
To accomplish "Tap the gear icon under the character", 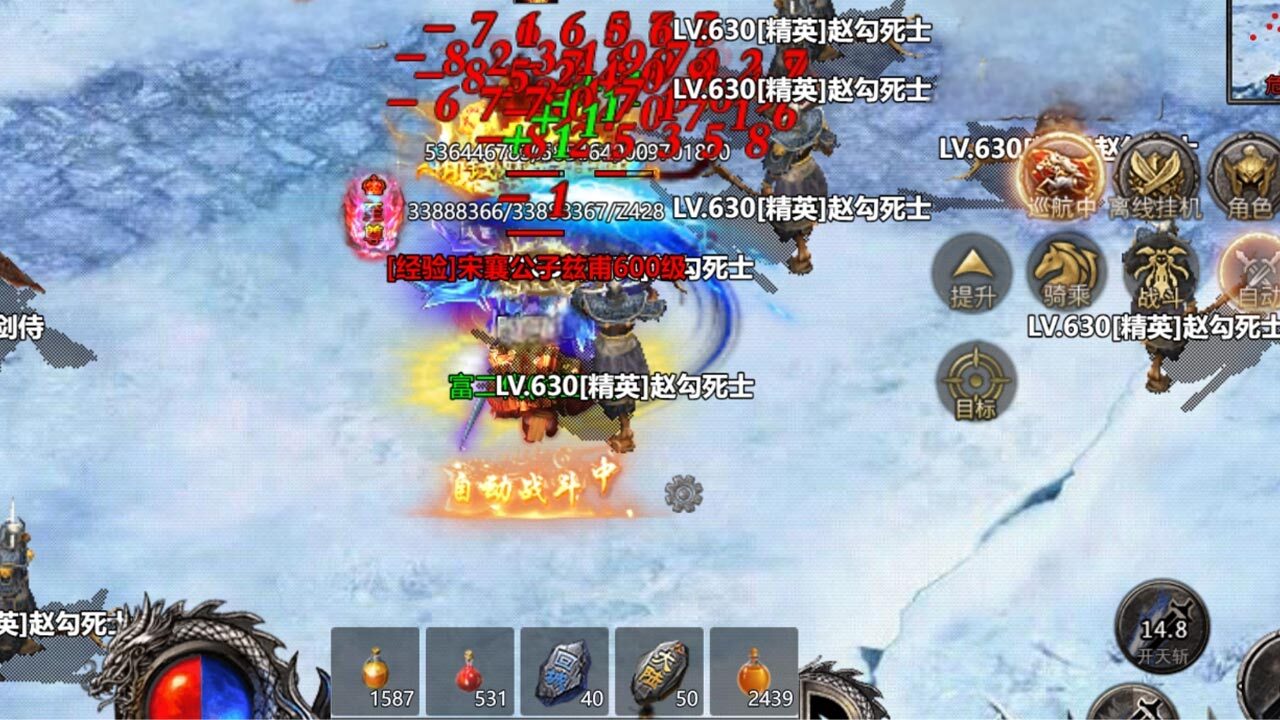I will point(684,492).
